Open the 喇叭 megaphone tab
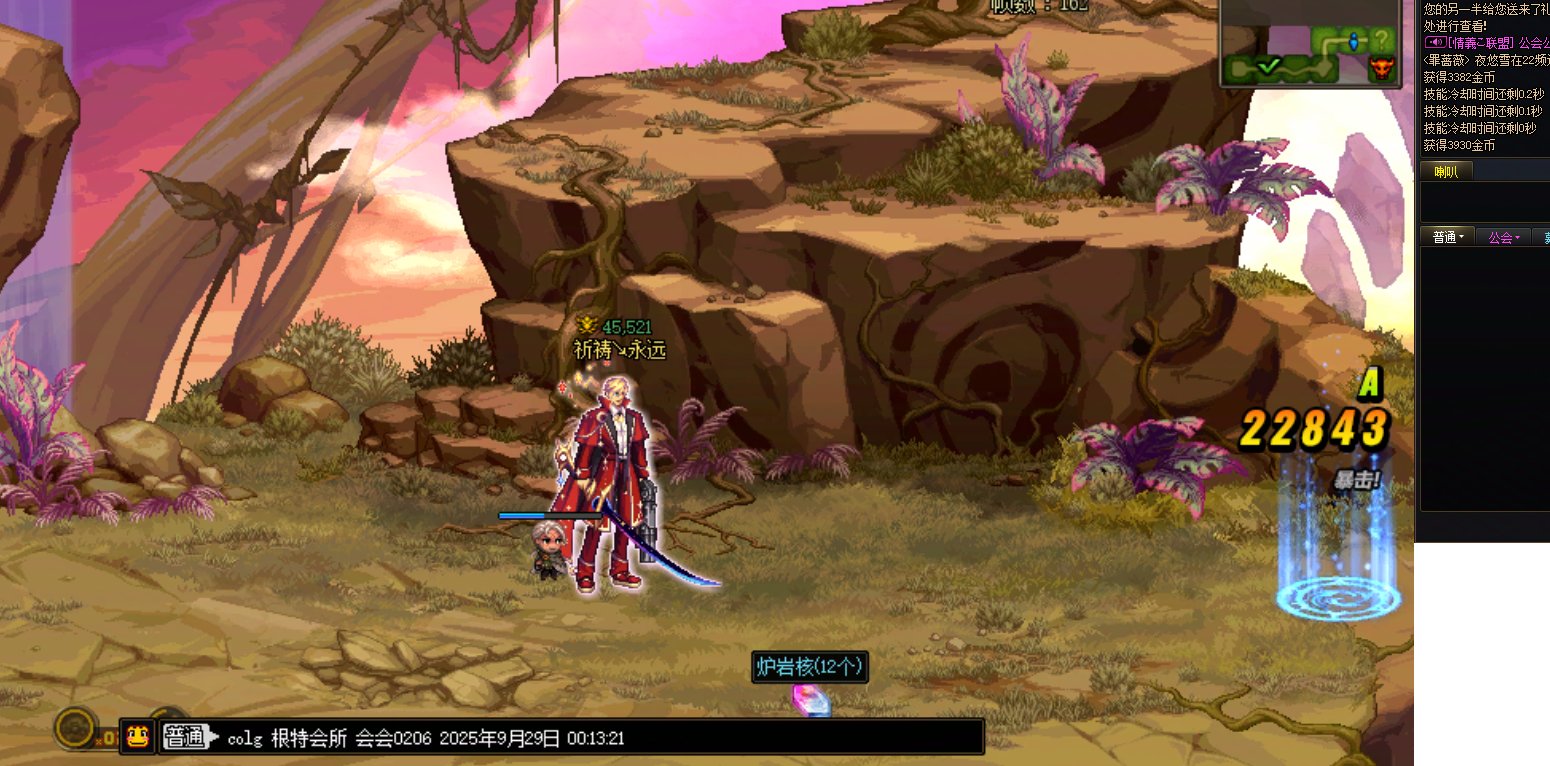Image resolution: width=1550 pixels, height=766 pixels. pos(1446,172)
